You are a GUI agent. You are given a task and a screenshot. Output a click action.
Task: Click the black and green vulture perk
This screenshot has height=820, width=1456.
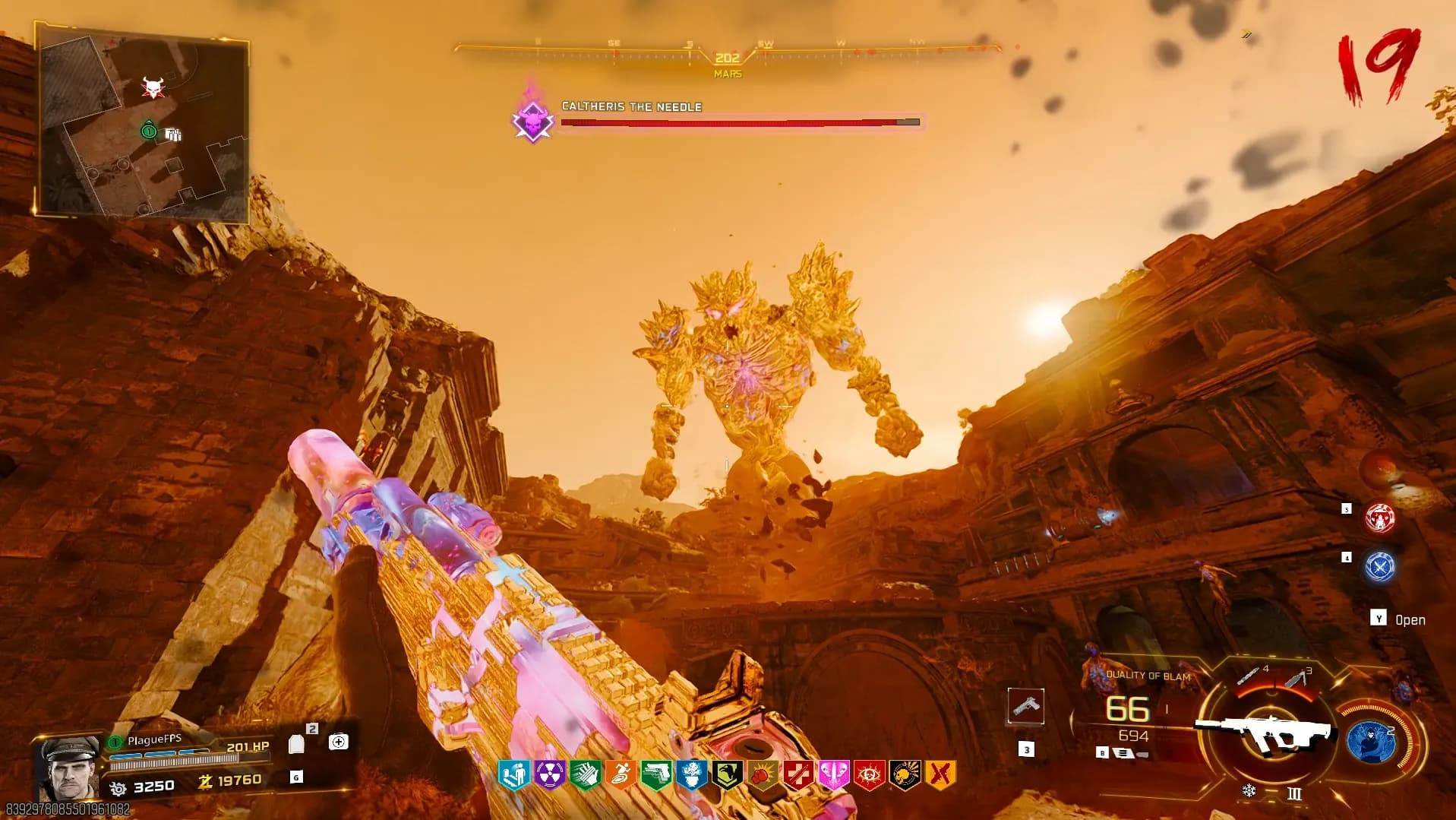727,774
